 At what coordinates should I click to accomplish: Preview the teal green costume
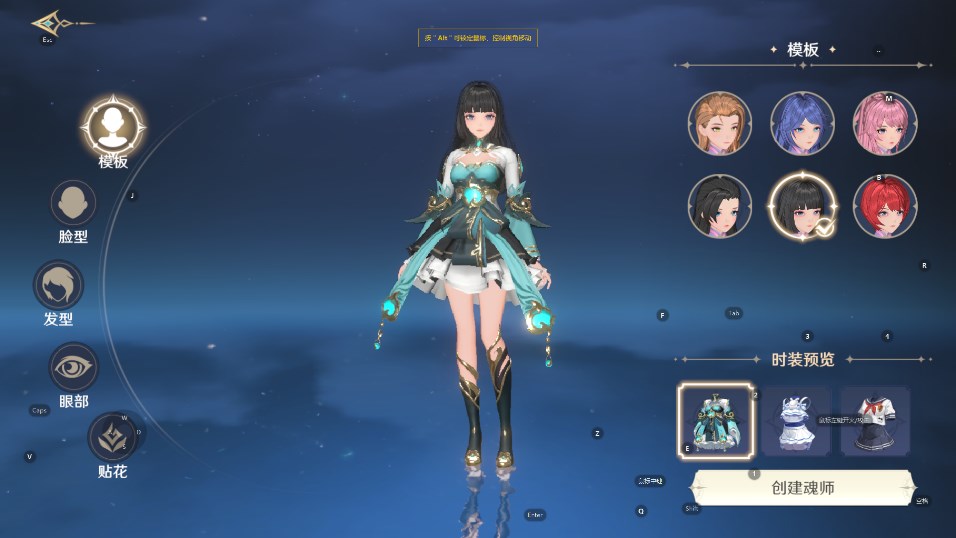(715, 420)
